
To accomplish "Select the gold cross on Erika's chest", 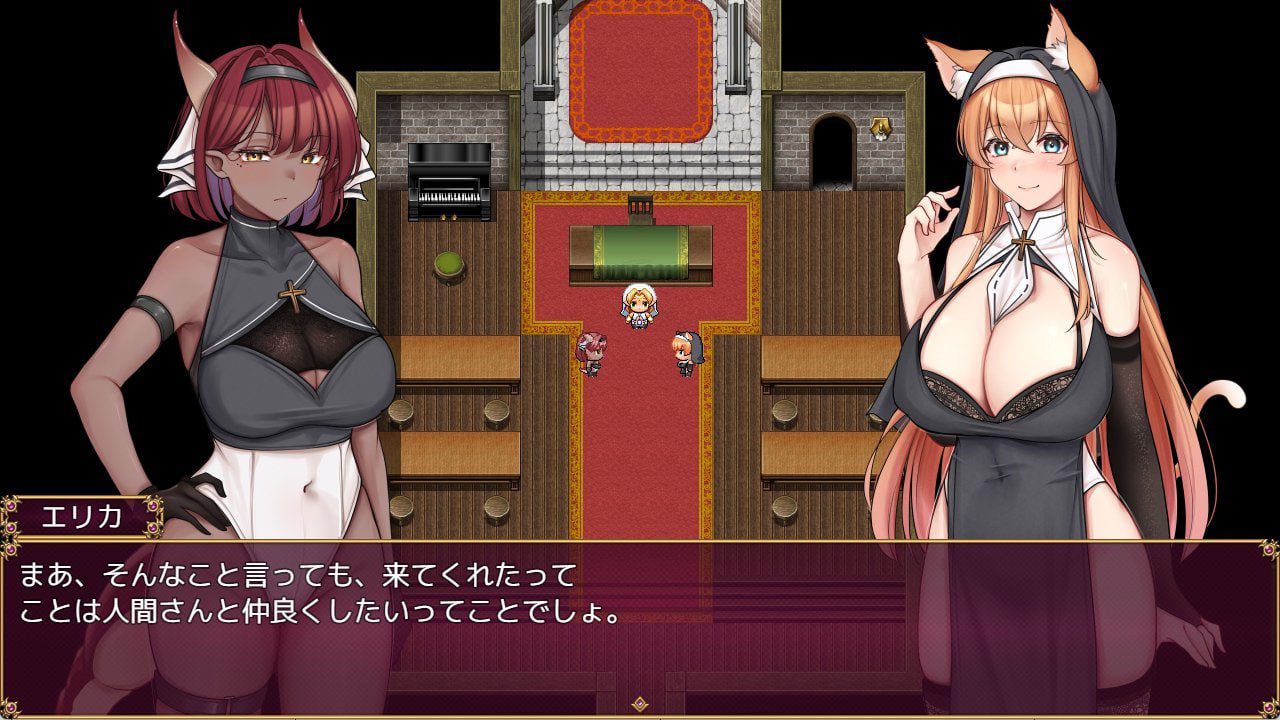I will click(x=291, y=295).
